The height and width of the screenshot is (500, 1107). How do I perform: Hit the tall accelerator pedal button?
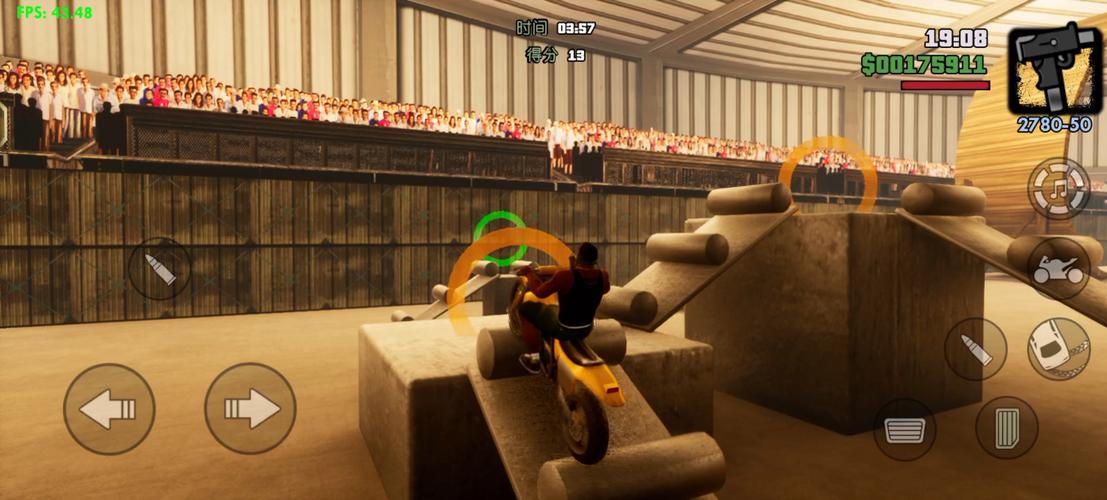1006,428
